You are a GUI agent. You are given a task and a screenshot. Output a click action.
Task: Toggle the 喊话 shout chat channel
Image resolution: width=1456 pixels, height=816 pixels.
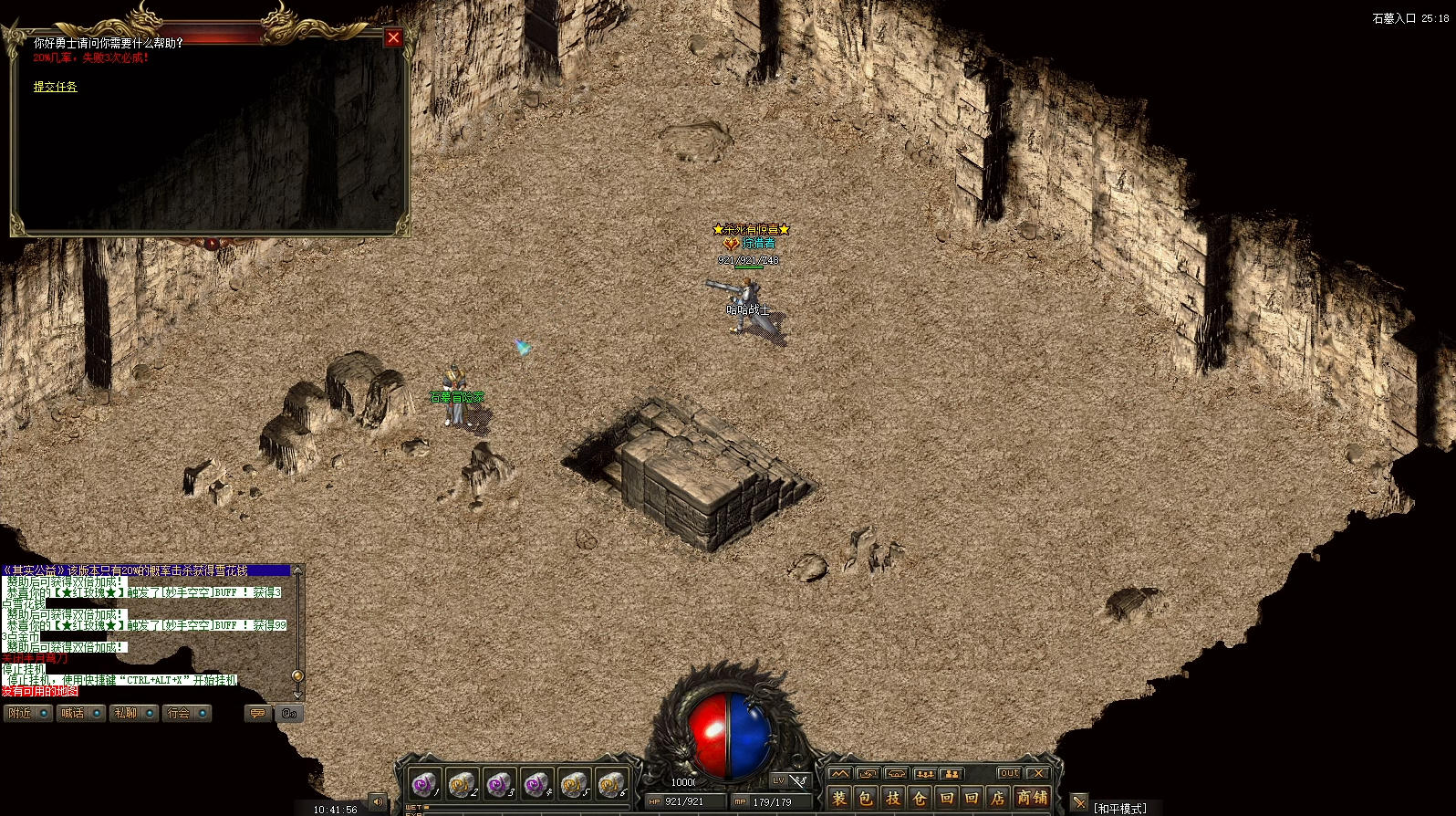[80, 713]
